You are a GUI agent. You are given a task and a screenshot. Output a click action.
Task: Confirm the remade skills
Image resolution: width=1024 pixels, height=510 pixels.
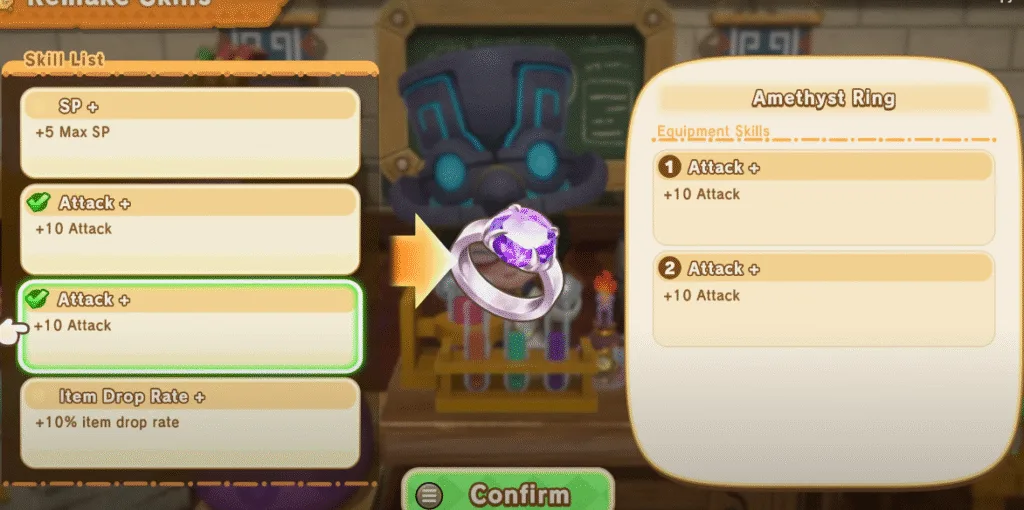coord(508,493)
